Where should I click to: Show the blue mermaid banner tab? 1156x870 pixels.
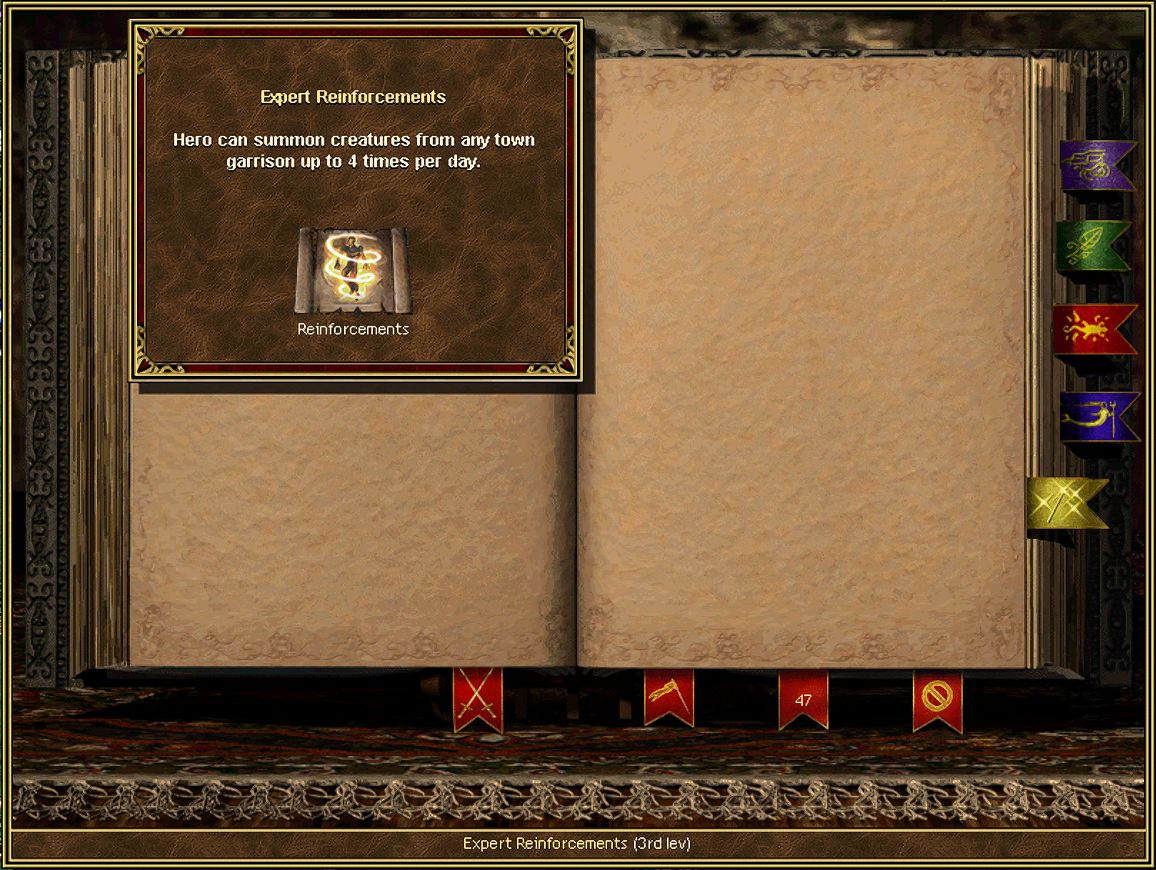[1097, 416]
